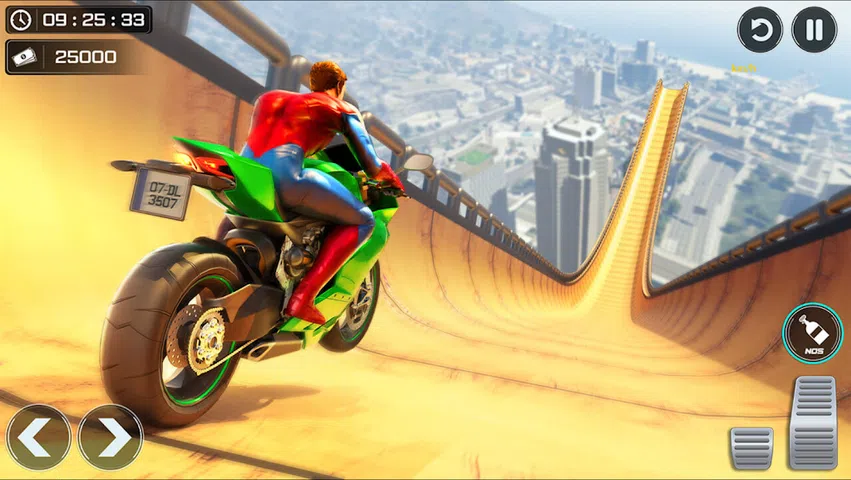851x480 pixels.
Task: Restart the level with the circular arrow
Action: [760, 30]
